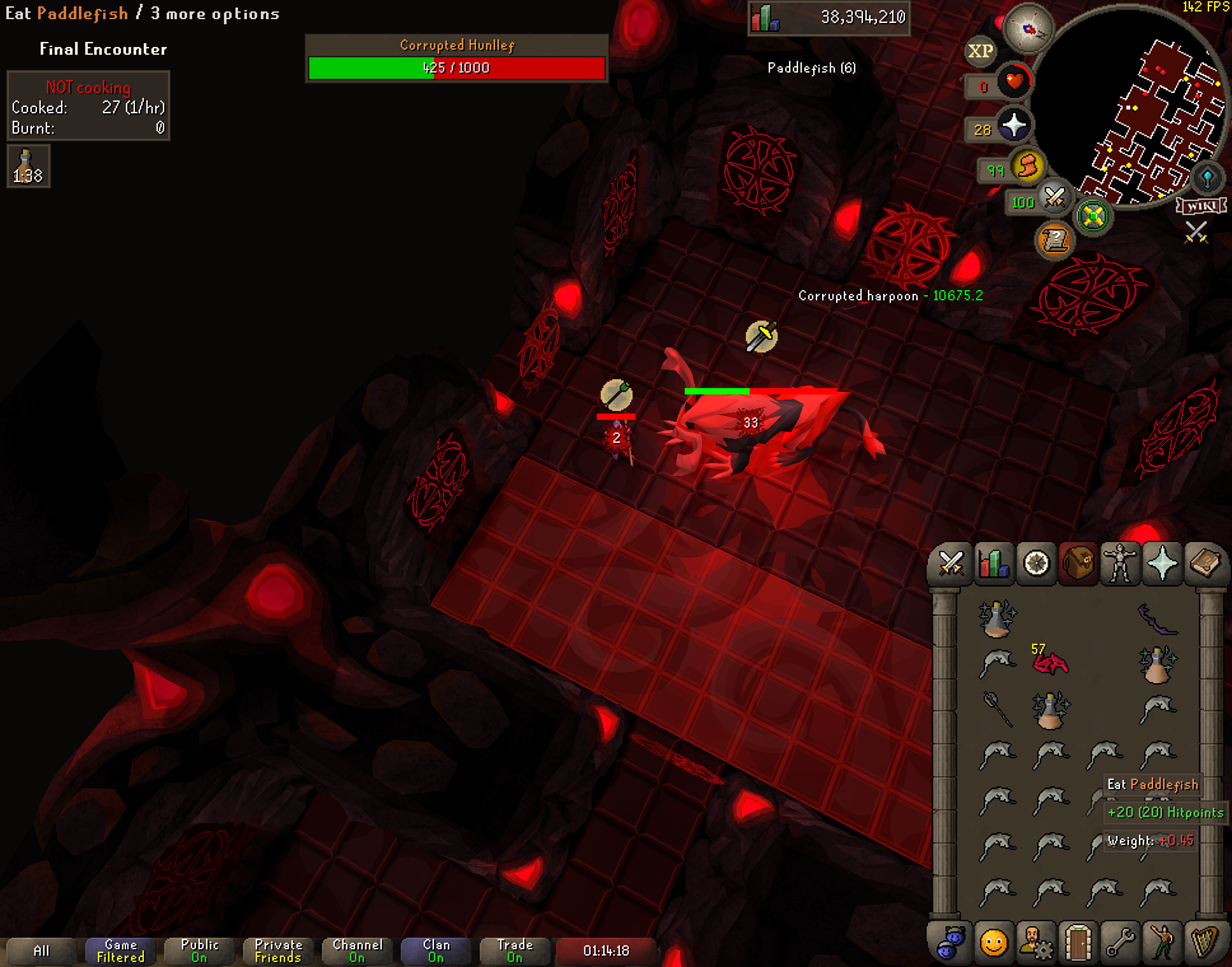Select the Clan chat tab
The height and width of the screenshot is (967, 1232).
(x=436, y=950)
